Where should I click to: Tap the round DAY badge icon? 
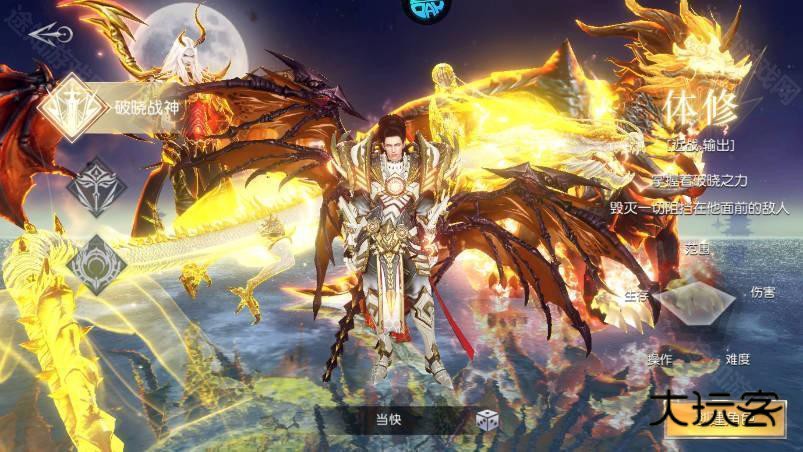click(427, 8)
